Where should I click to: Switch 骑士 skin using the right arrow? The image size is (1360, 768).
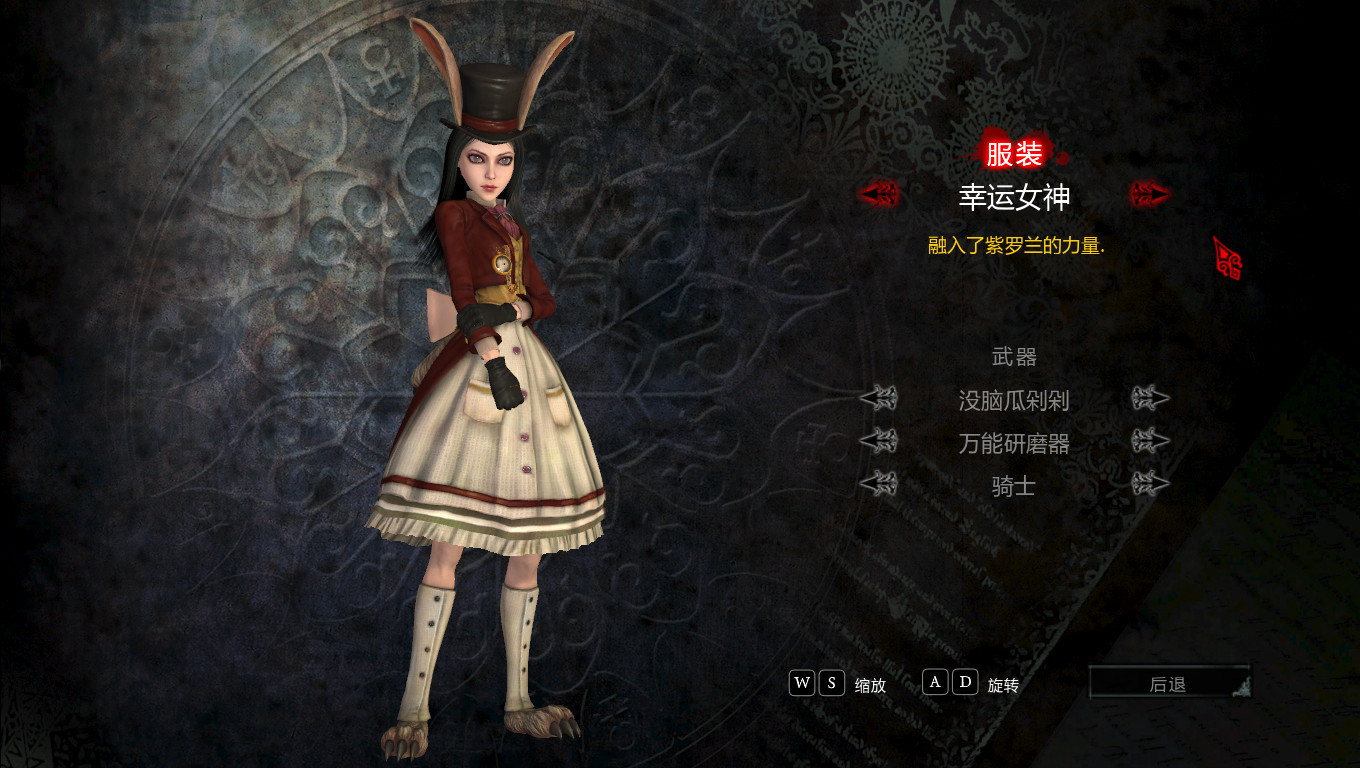[1150, 484]
